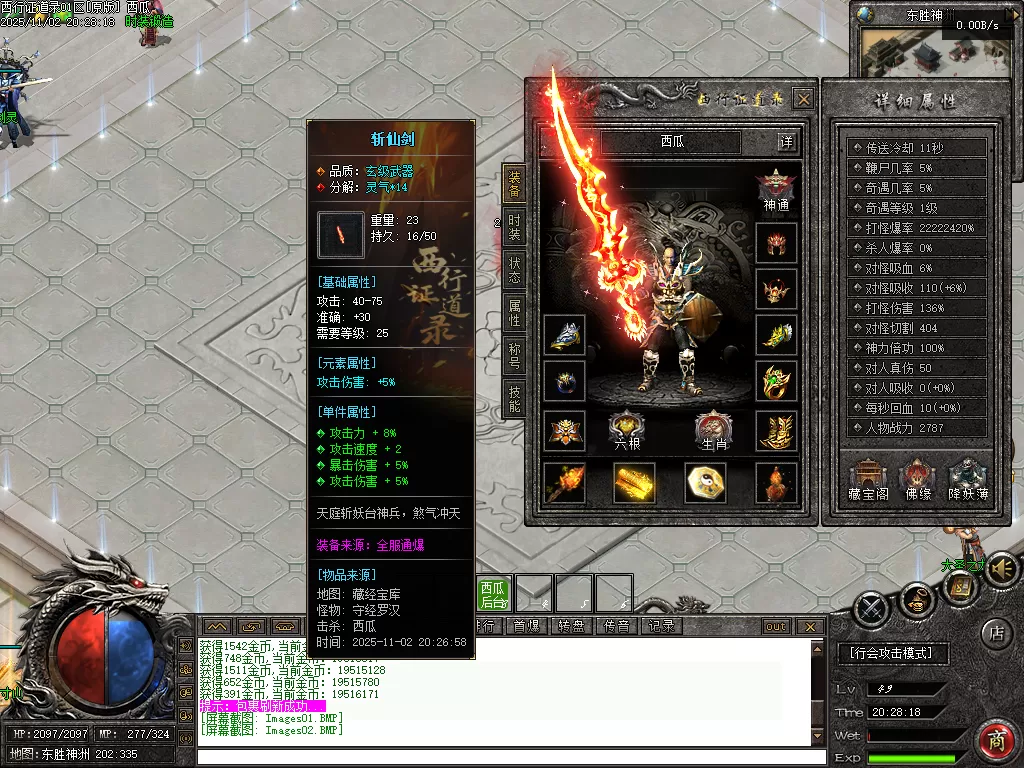Toggle the 详 detail attributes button
The image size is (1024, 768).
(787, 142)
